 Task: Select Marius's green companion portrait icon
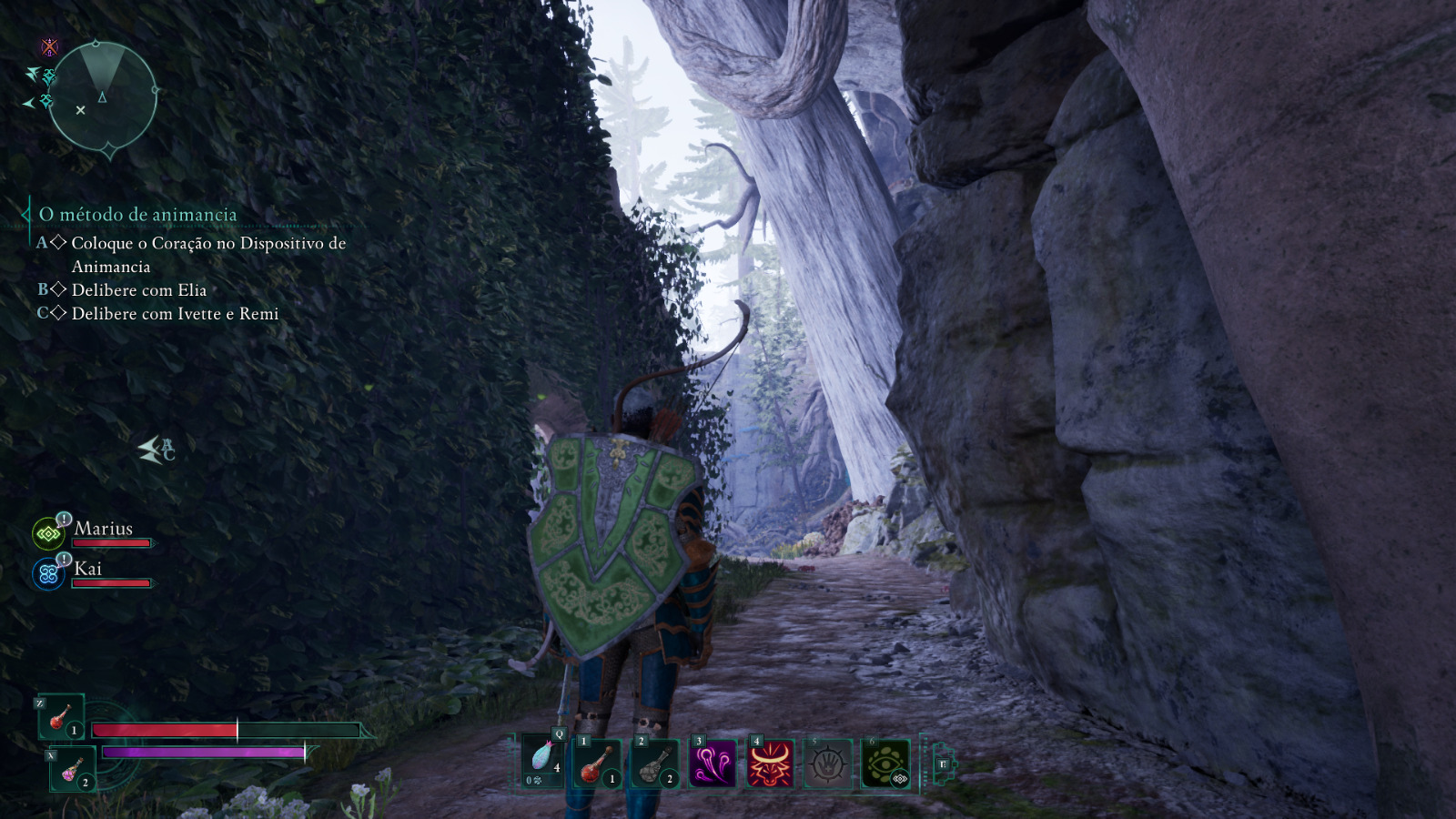(47, 534)
